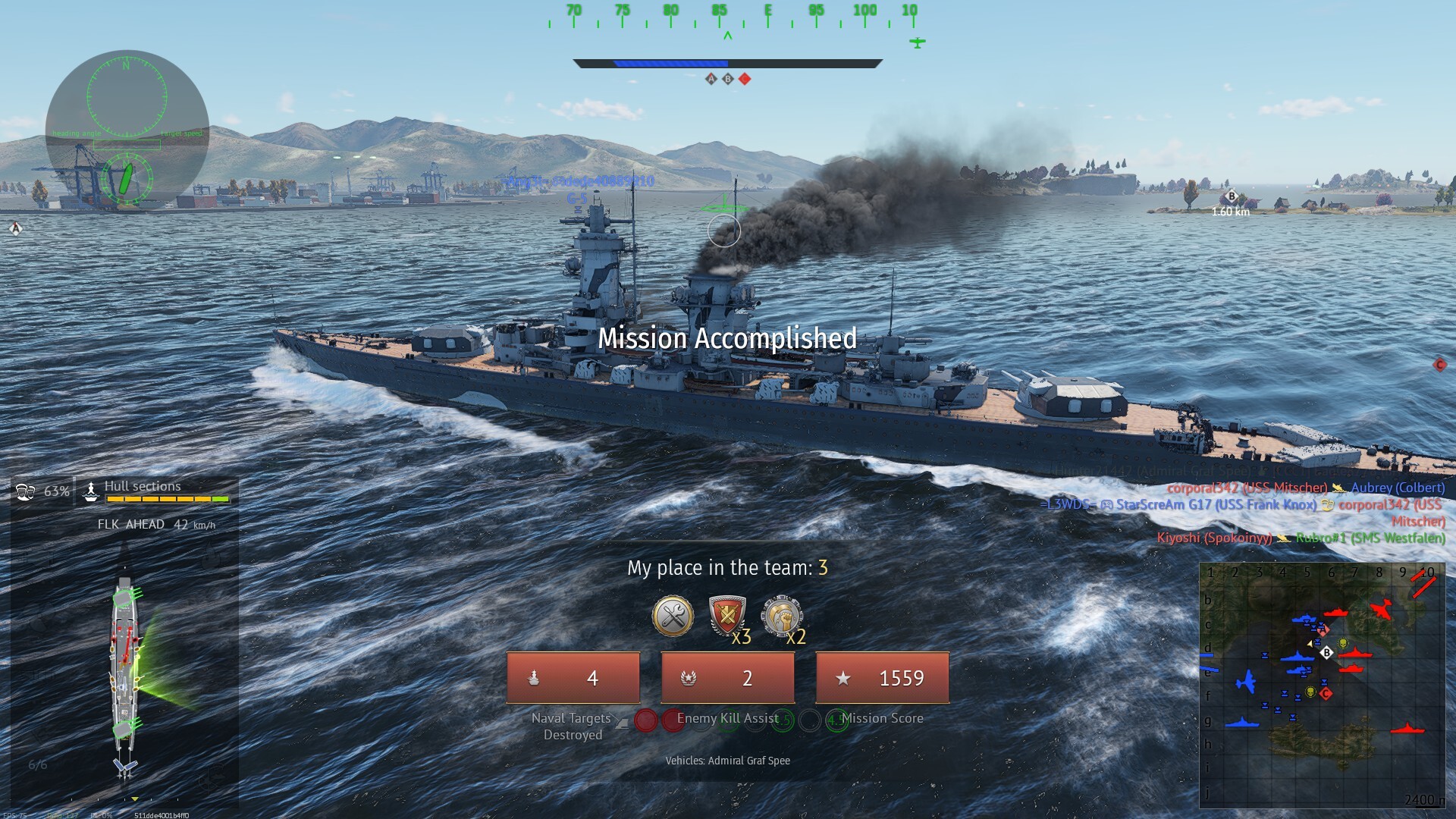
Task: Click the Hull sections ship icon
Action: pos(91,491)
